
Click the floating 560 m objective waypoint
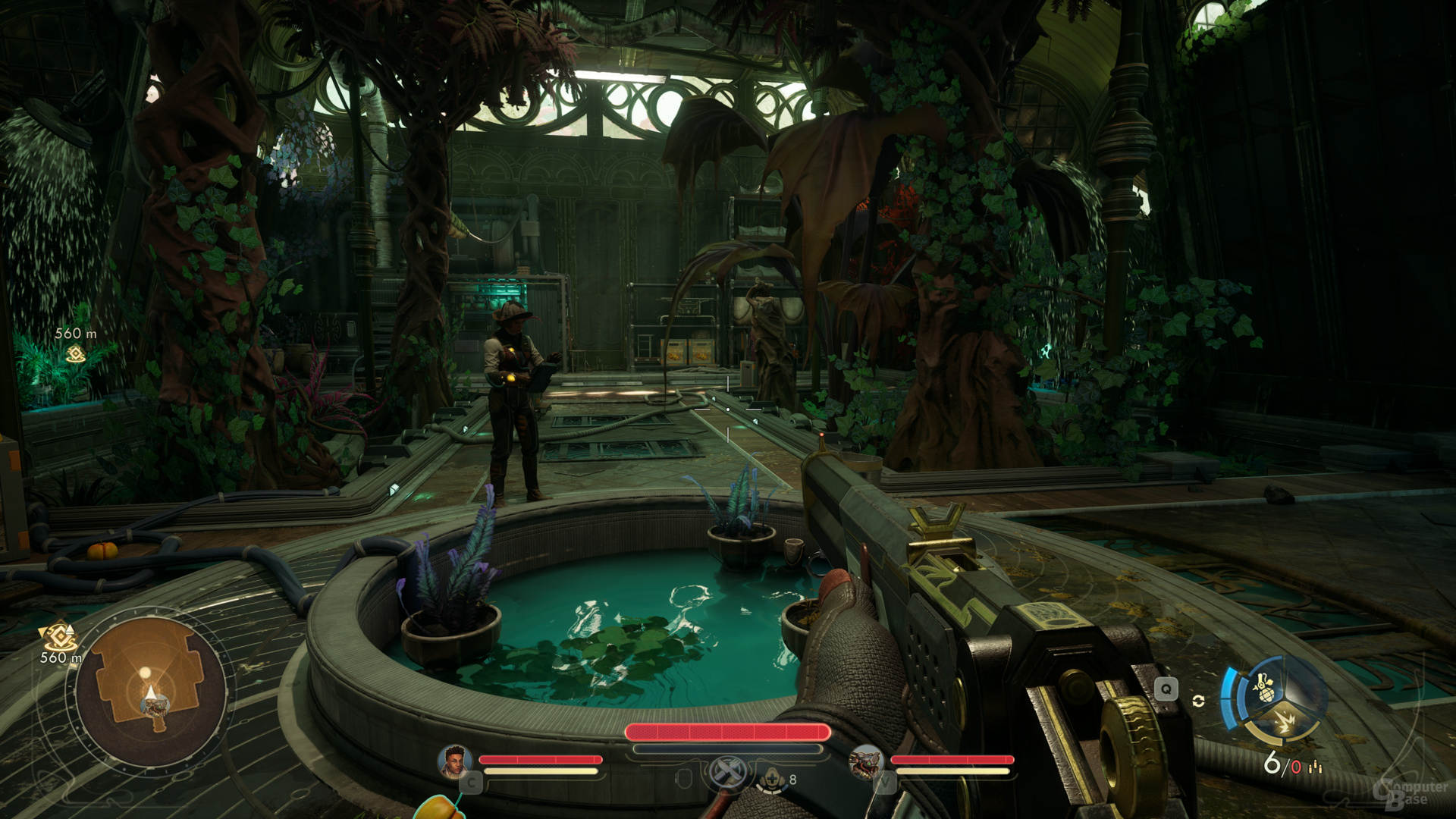[75, 353]
